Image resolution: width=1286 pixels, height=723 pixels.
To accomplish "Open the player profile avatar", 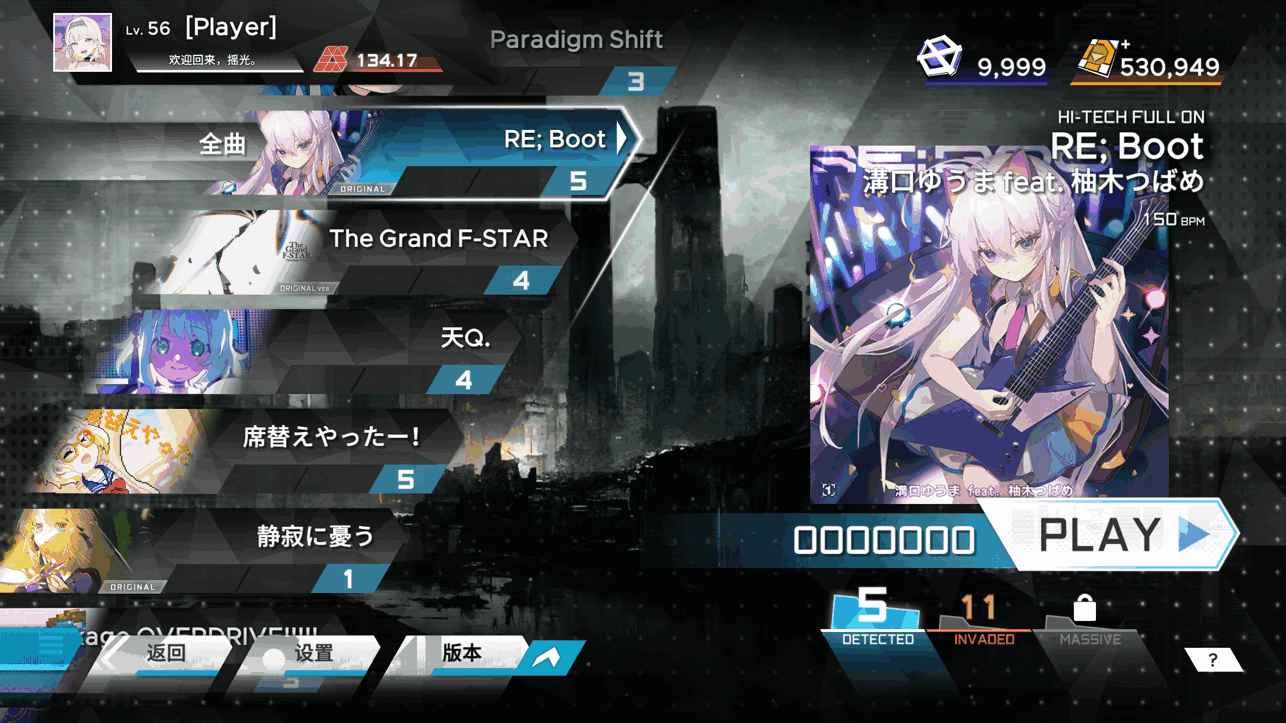I will point(82,42).
